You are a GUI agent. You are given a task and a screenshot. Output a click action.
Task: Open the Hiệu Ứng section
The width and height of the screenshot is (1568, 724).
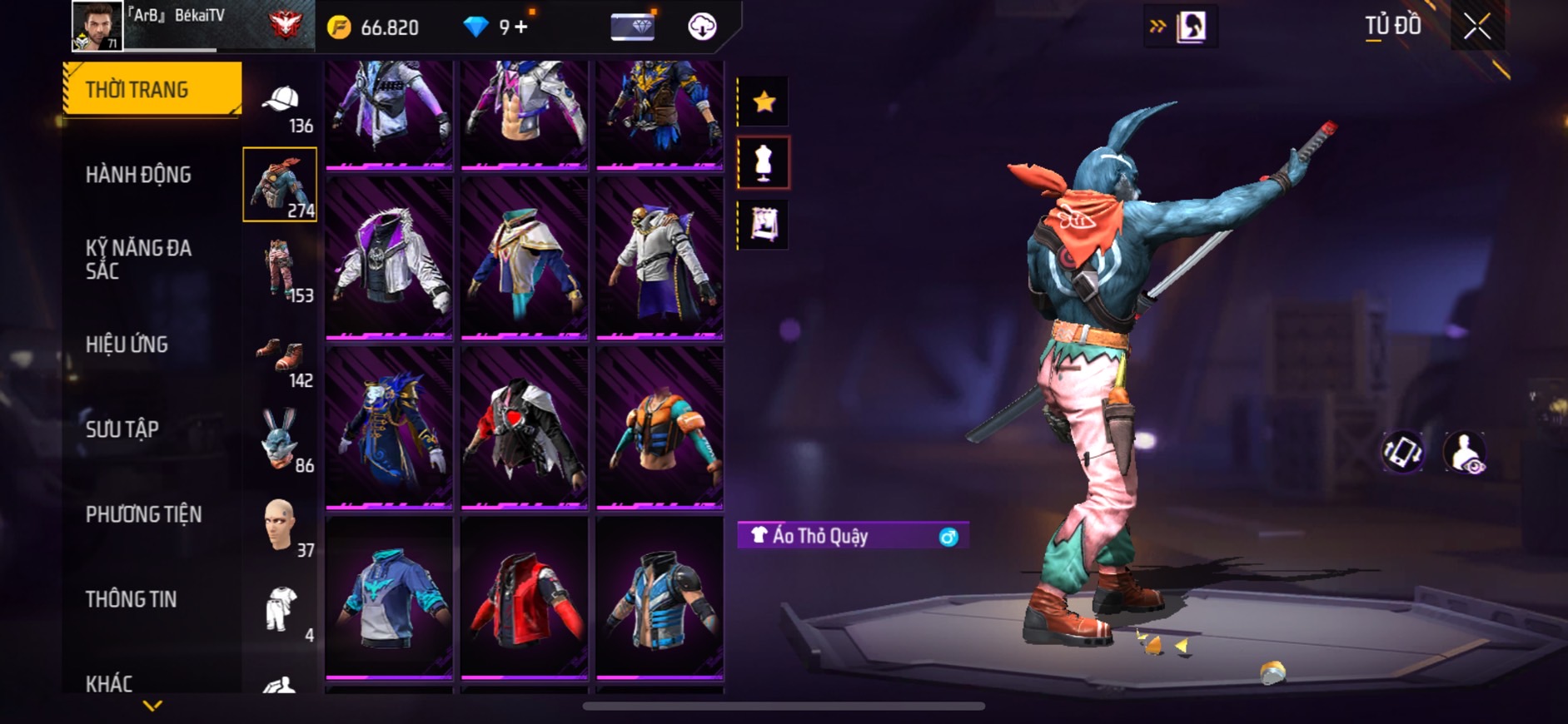pyautogui.click(x=127, y=345)
